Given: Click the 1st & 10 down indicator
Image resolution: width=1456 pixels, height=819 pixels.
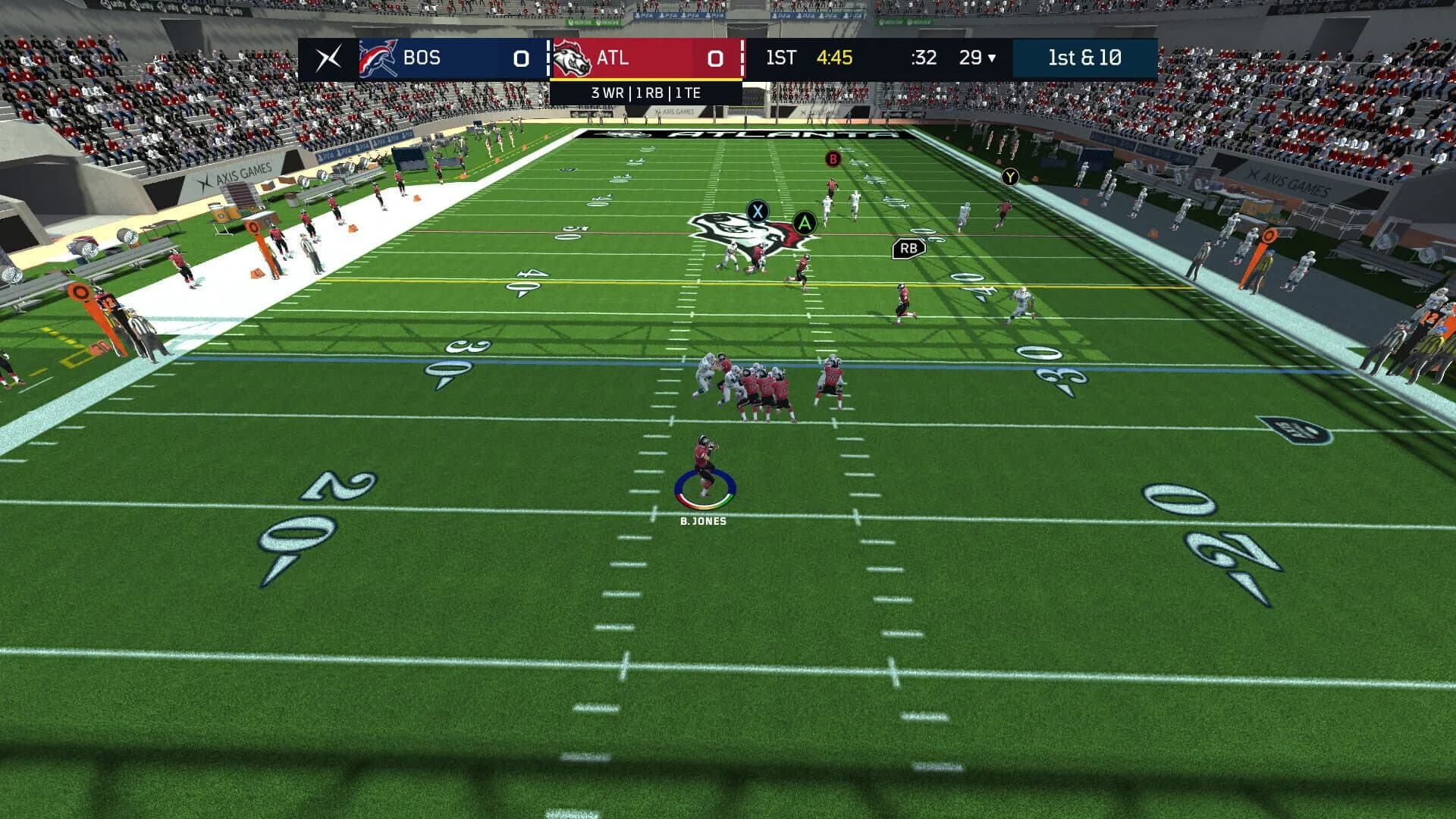Looking at the screenshot, I should 1086,58.
